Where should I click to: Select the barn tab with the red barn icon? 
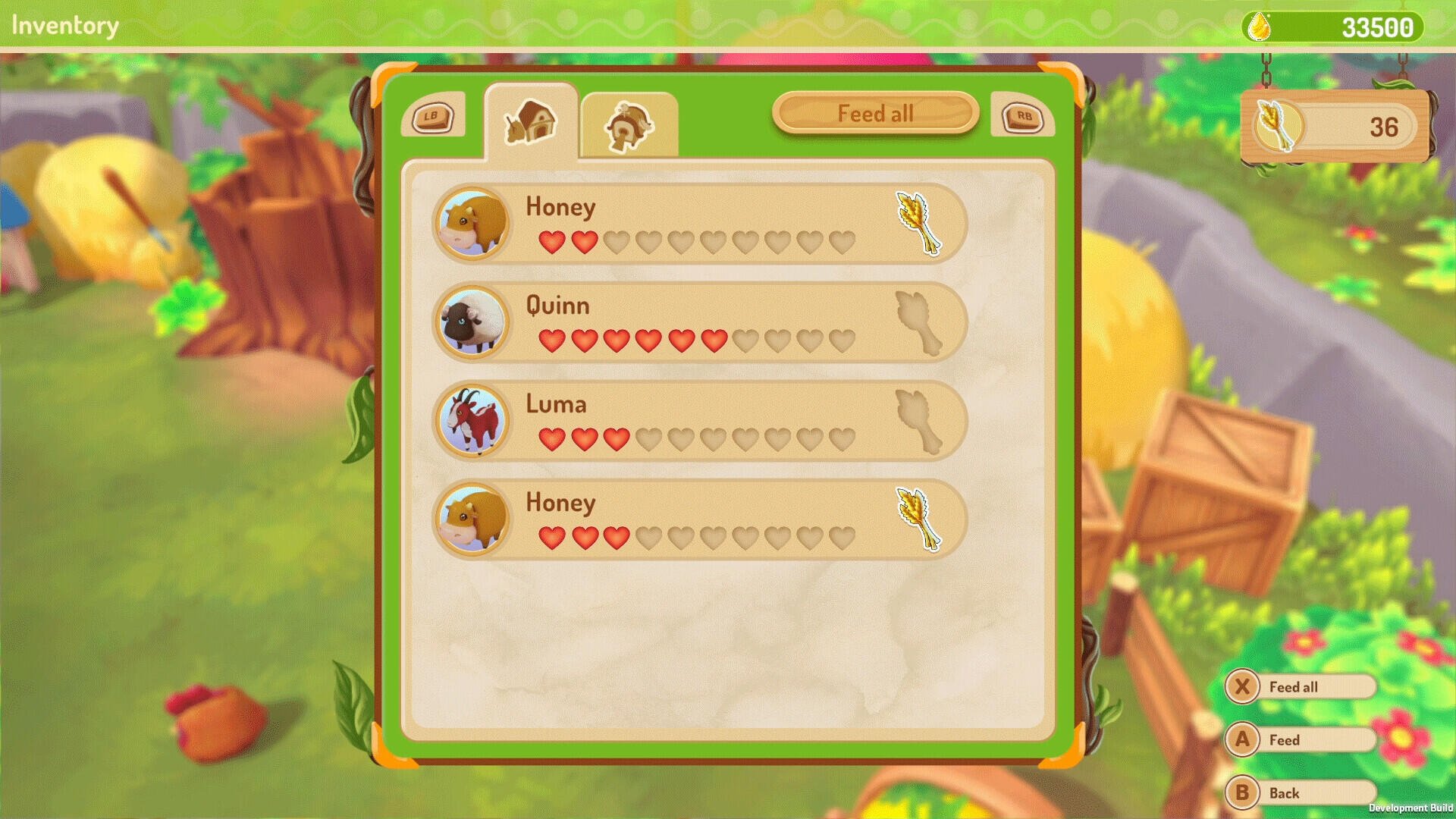531,121
